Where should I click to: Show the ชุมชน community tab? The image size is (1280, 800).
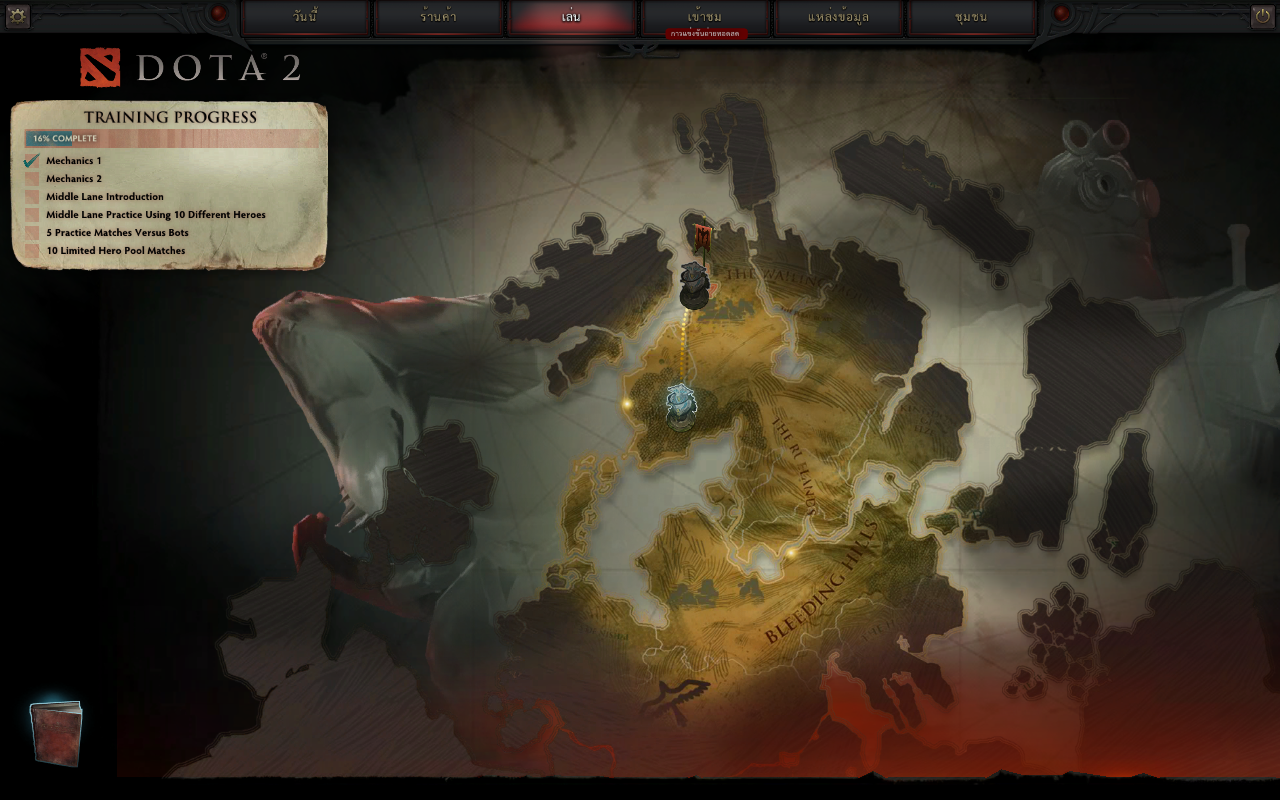tap(971, 17)
